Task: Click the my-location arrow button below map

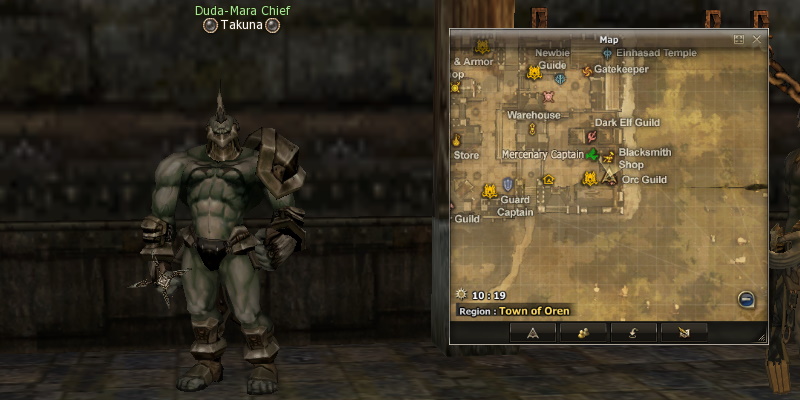Action: click(x=533, y=333)
